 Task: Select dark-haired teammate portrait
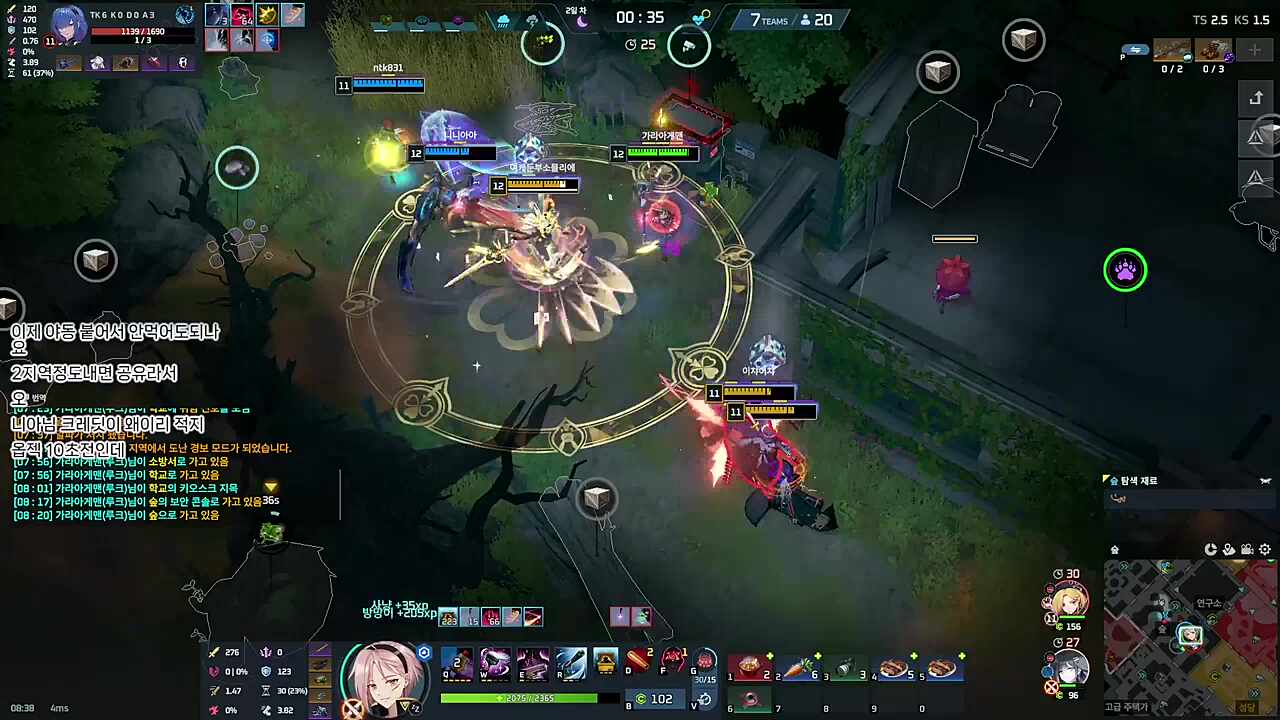pyautogui.click(x=1070, y=666)
